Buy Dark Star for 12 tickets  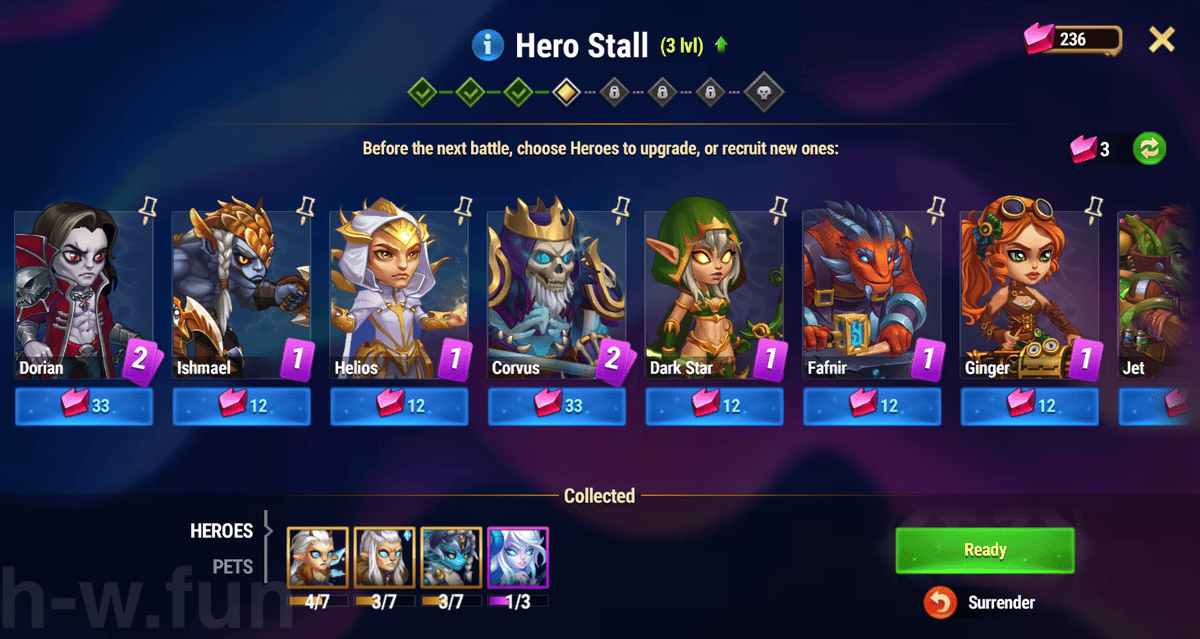pyautogui.click(x=714, y=406)
